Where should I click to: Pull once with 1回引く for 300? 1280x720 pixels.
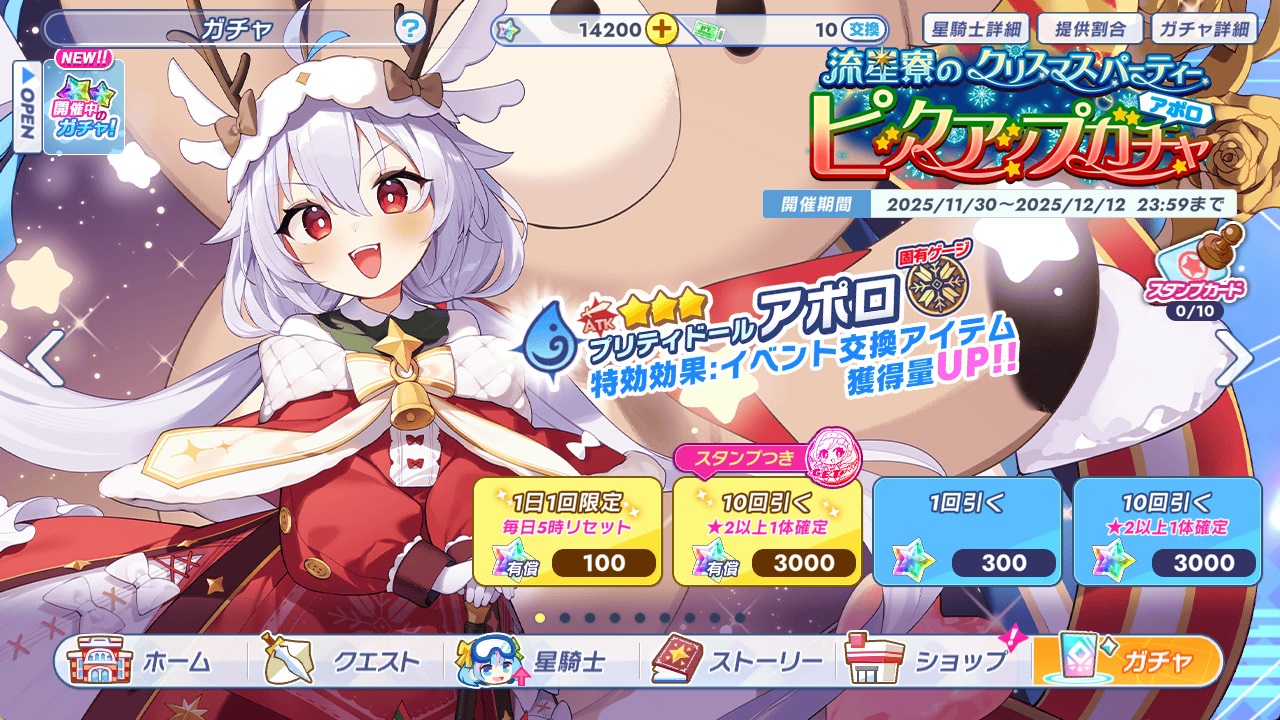tap(967, 531)
